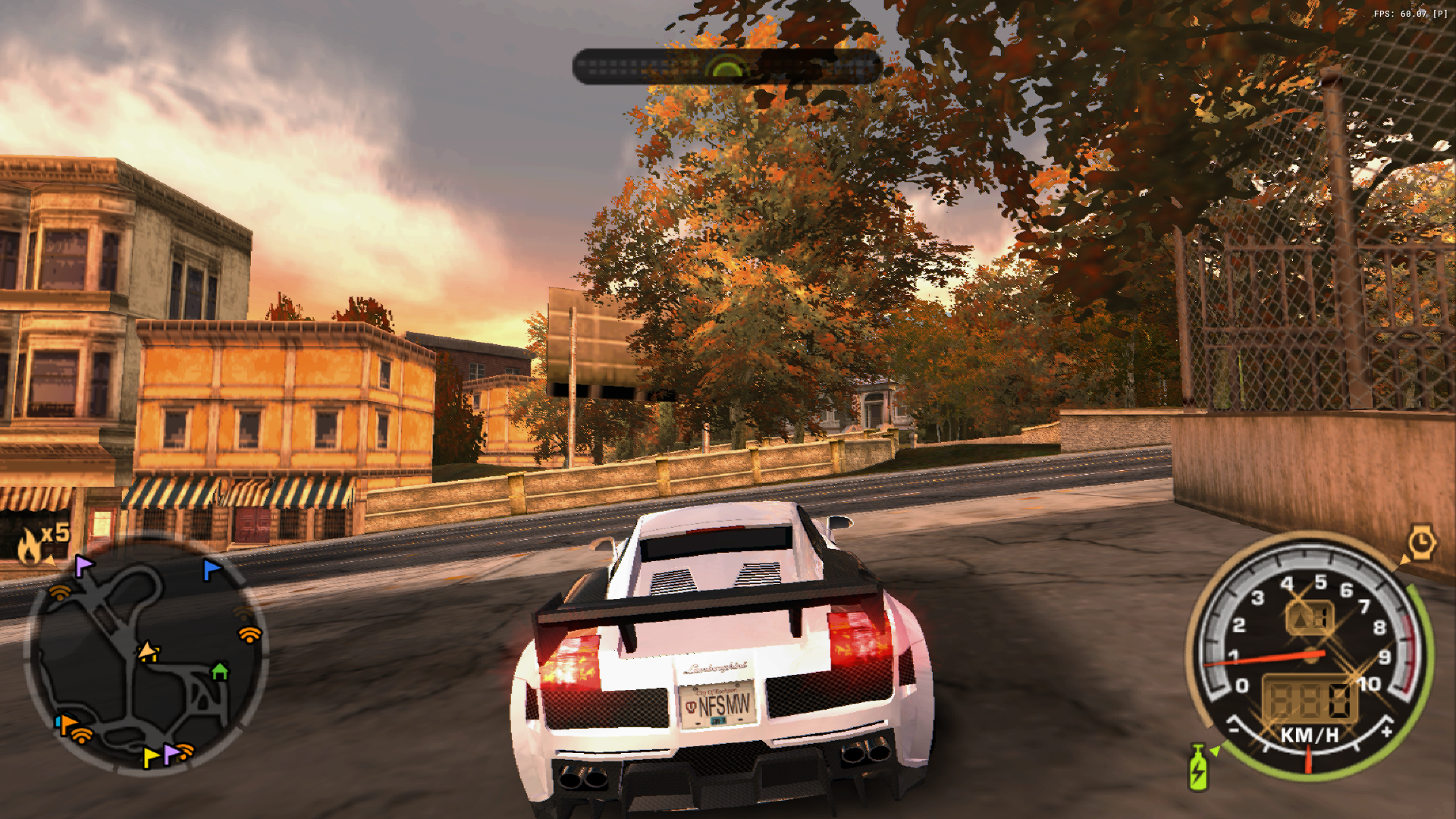Screen dimensions: 1456x819
Task: Click the heat level flame icon
Action: click(x=30, y=546)
